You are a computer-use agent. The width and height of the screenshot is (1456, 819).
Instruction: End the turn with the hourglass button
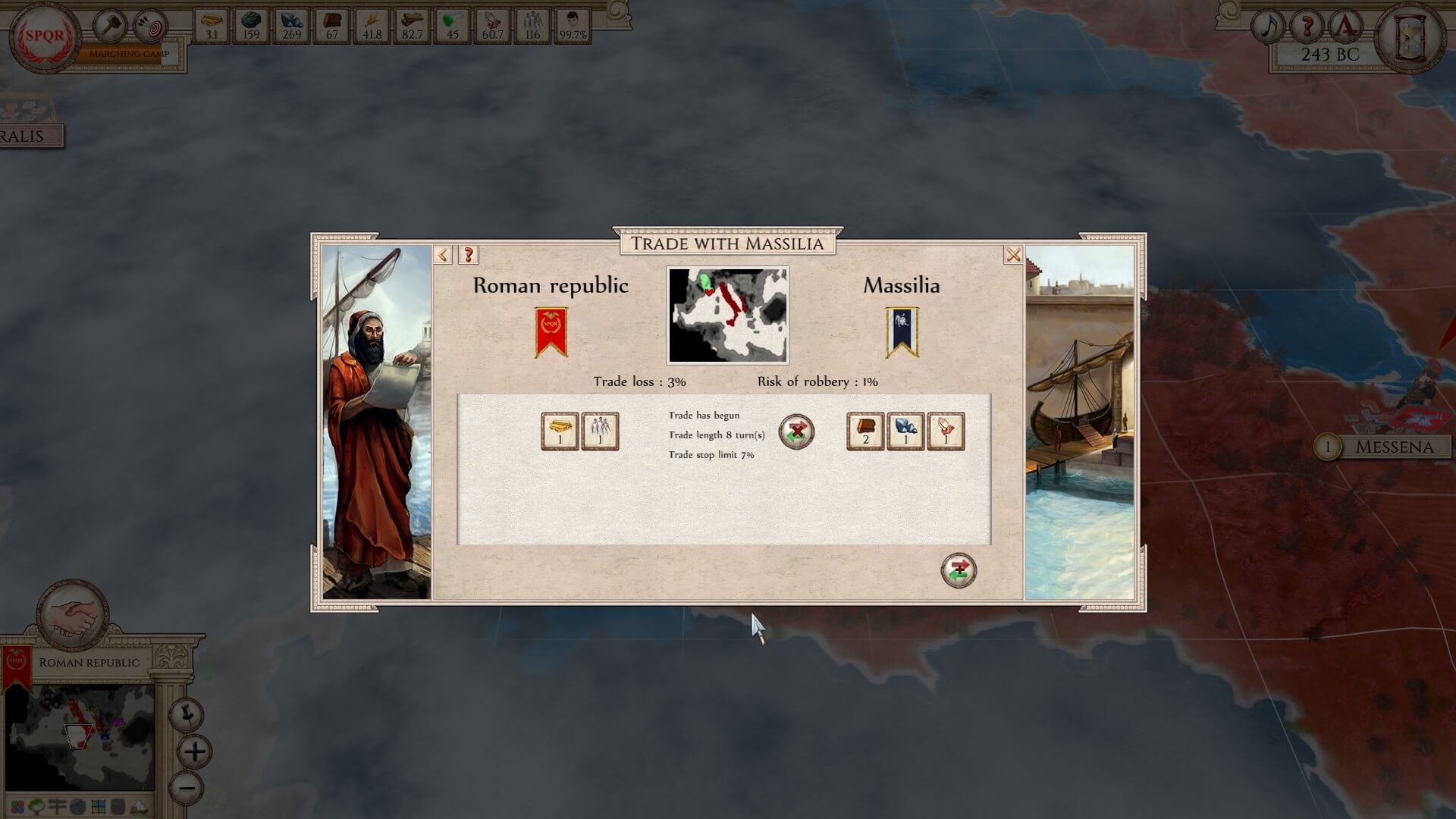(1411, 36)
